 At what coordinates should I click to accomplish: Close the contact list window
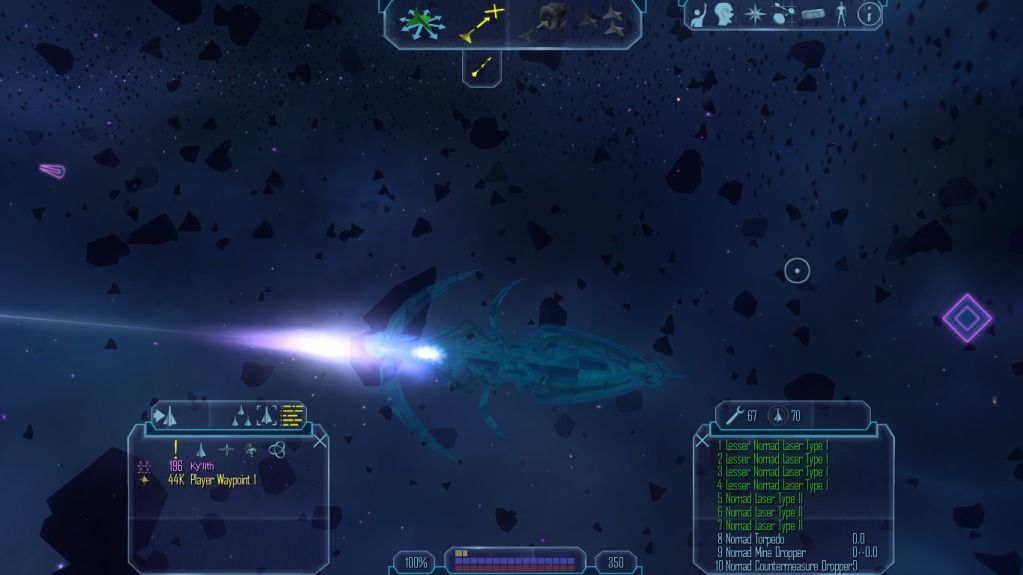pos(319,441)
